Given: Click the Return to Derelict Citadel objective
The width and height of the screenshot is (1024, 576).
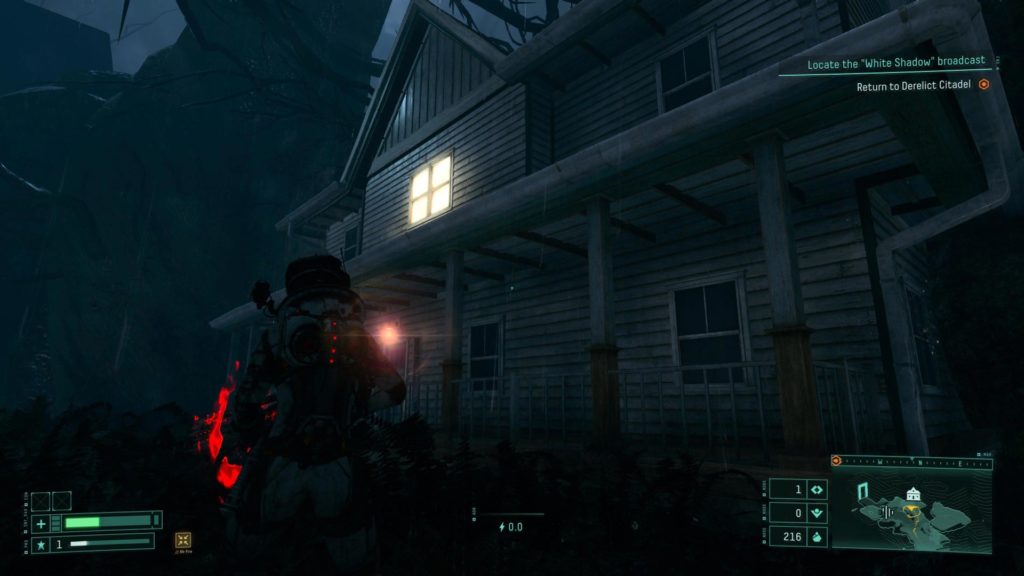Looking at the screenshot, I should (x=914, y=86).
